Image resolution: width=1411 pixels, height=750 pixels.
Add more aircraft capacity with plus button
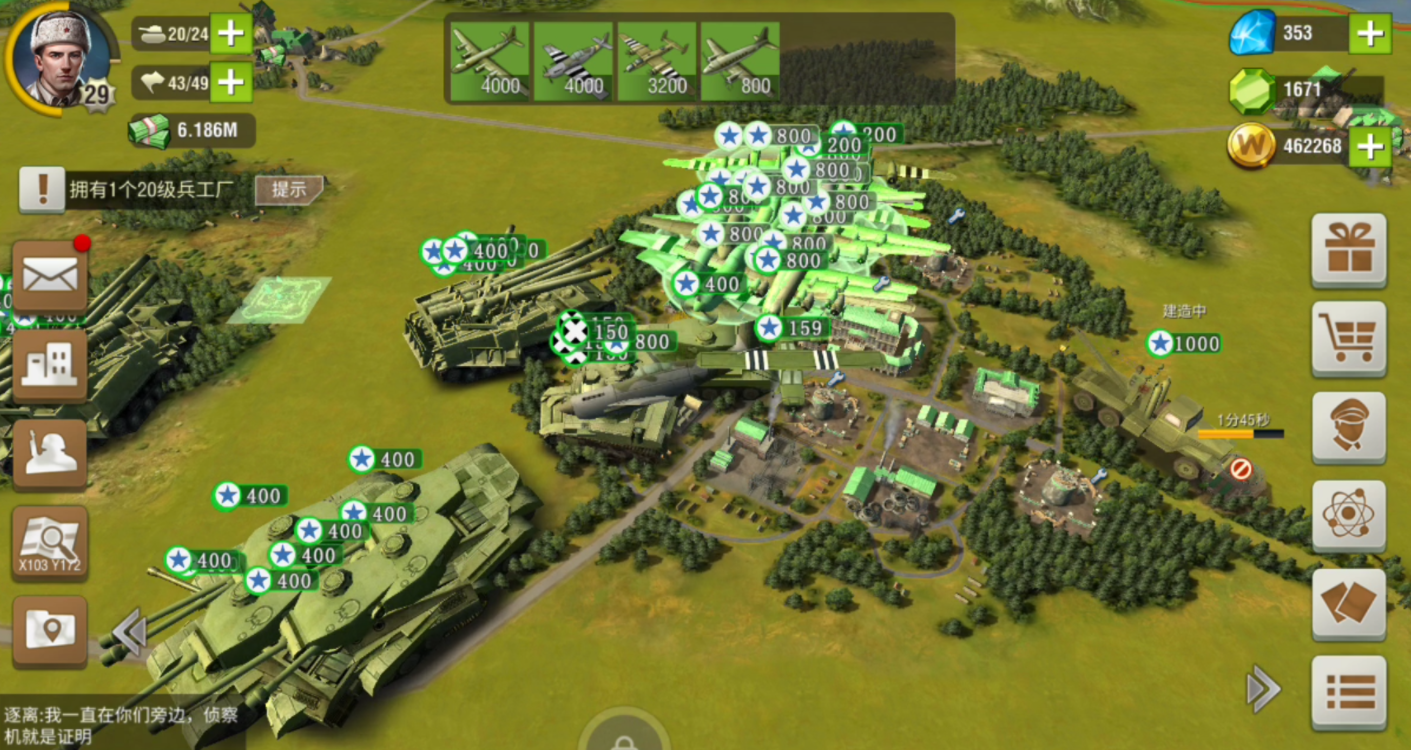[231, 82]
